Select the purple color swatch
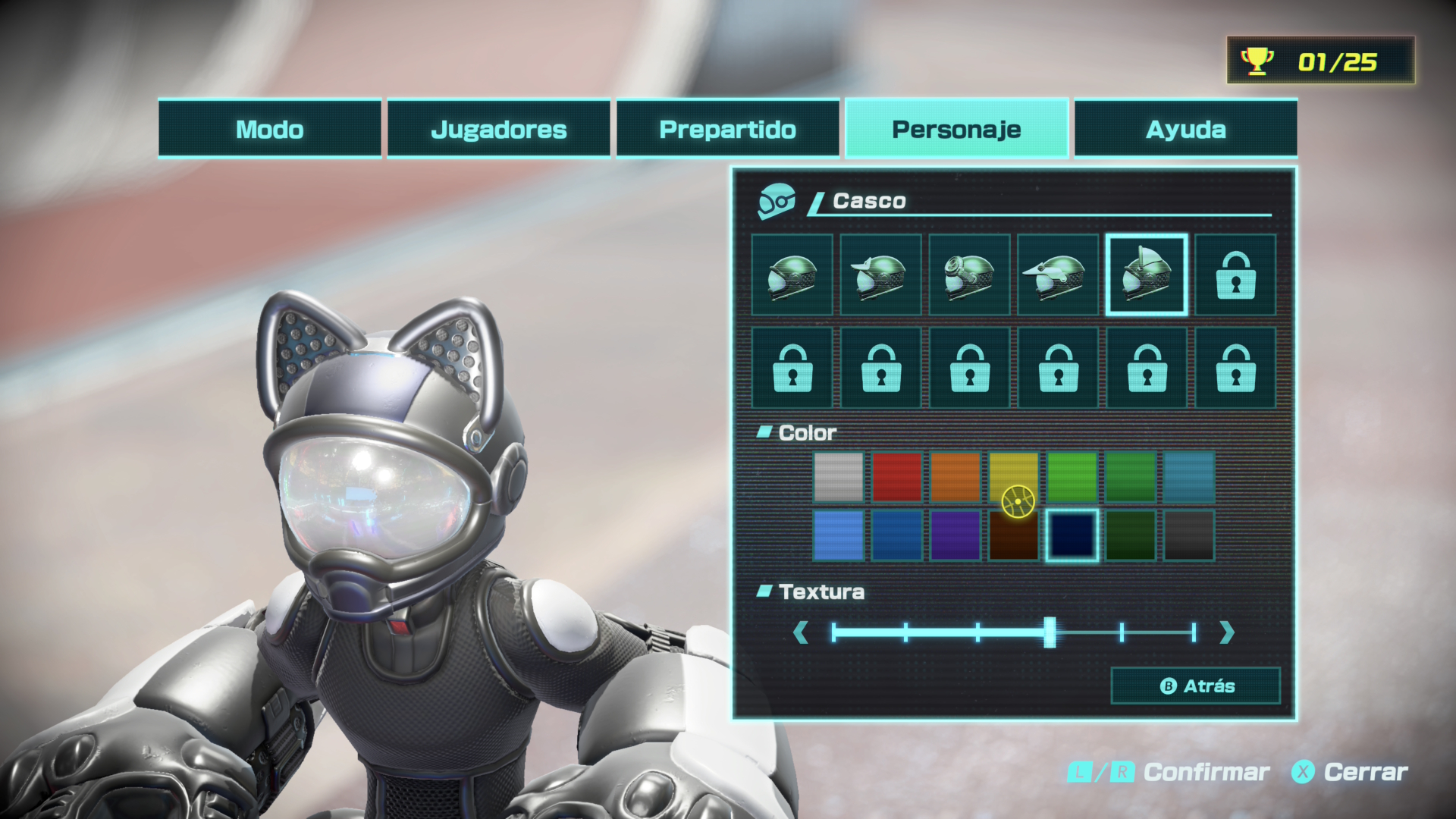Screen dimensions: 1456x819 955,535
